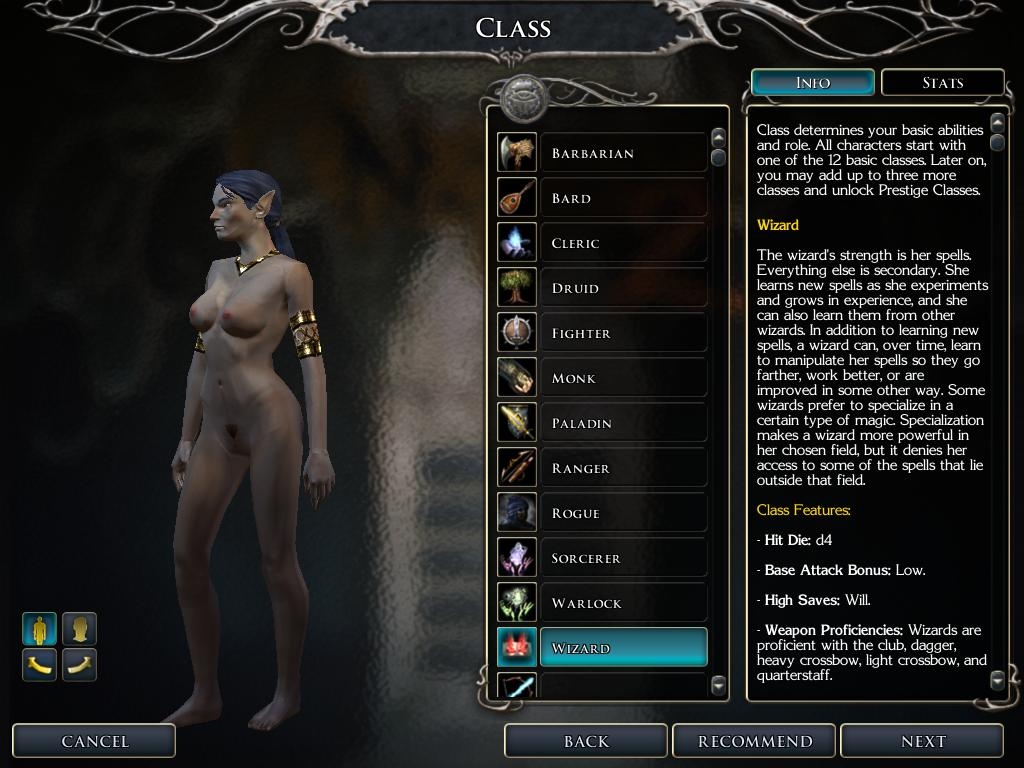Go Back to the previous step
This screenshot has height=768, width=1024.
[x=586, y=741]
